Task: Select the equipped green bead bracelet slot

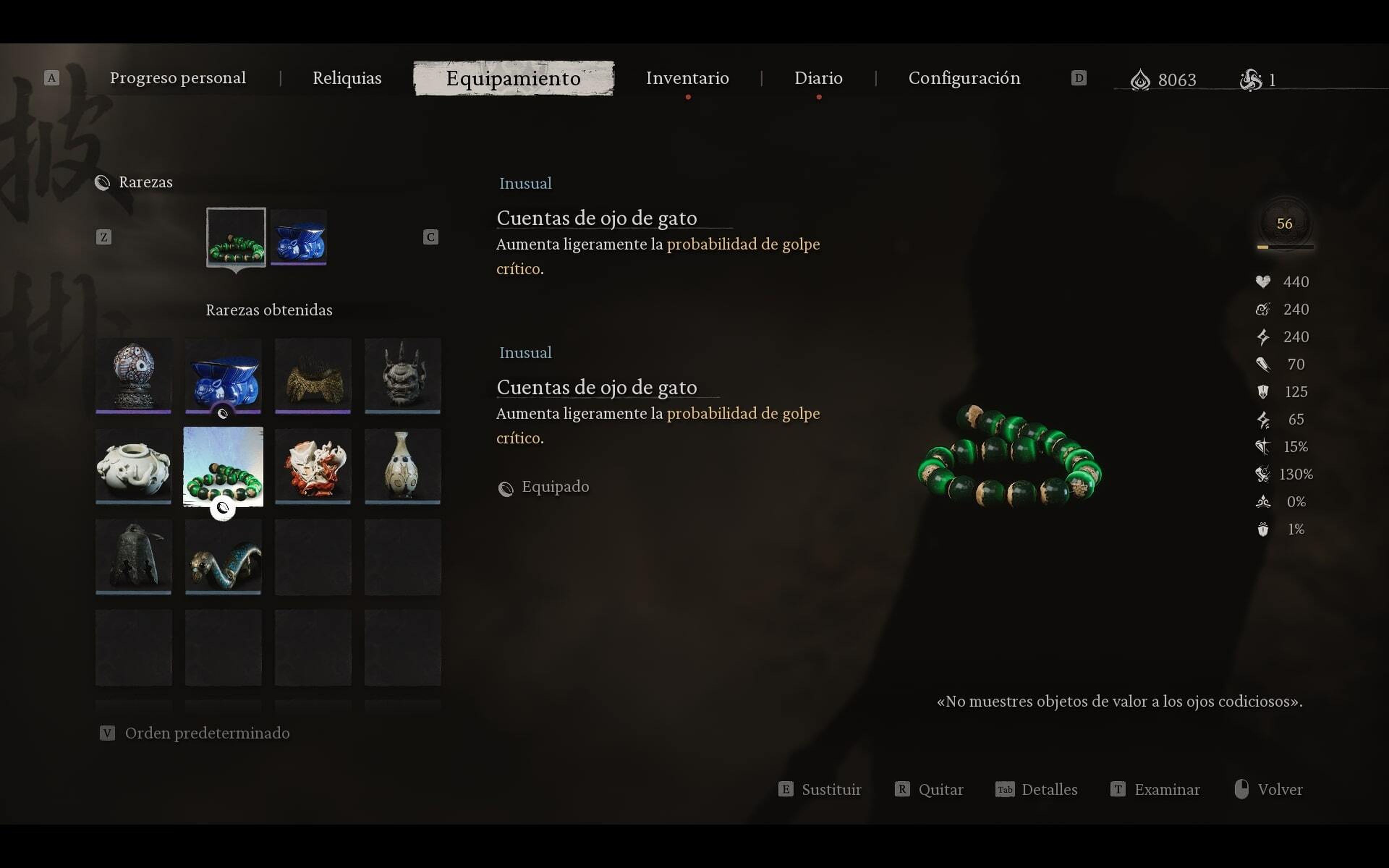Action: 236,237
